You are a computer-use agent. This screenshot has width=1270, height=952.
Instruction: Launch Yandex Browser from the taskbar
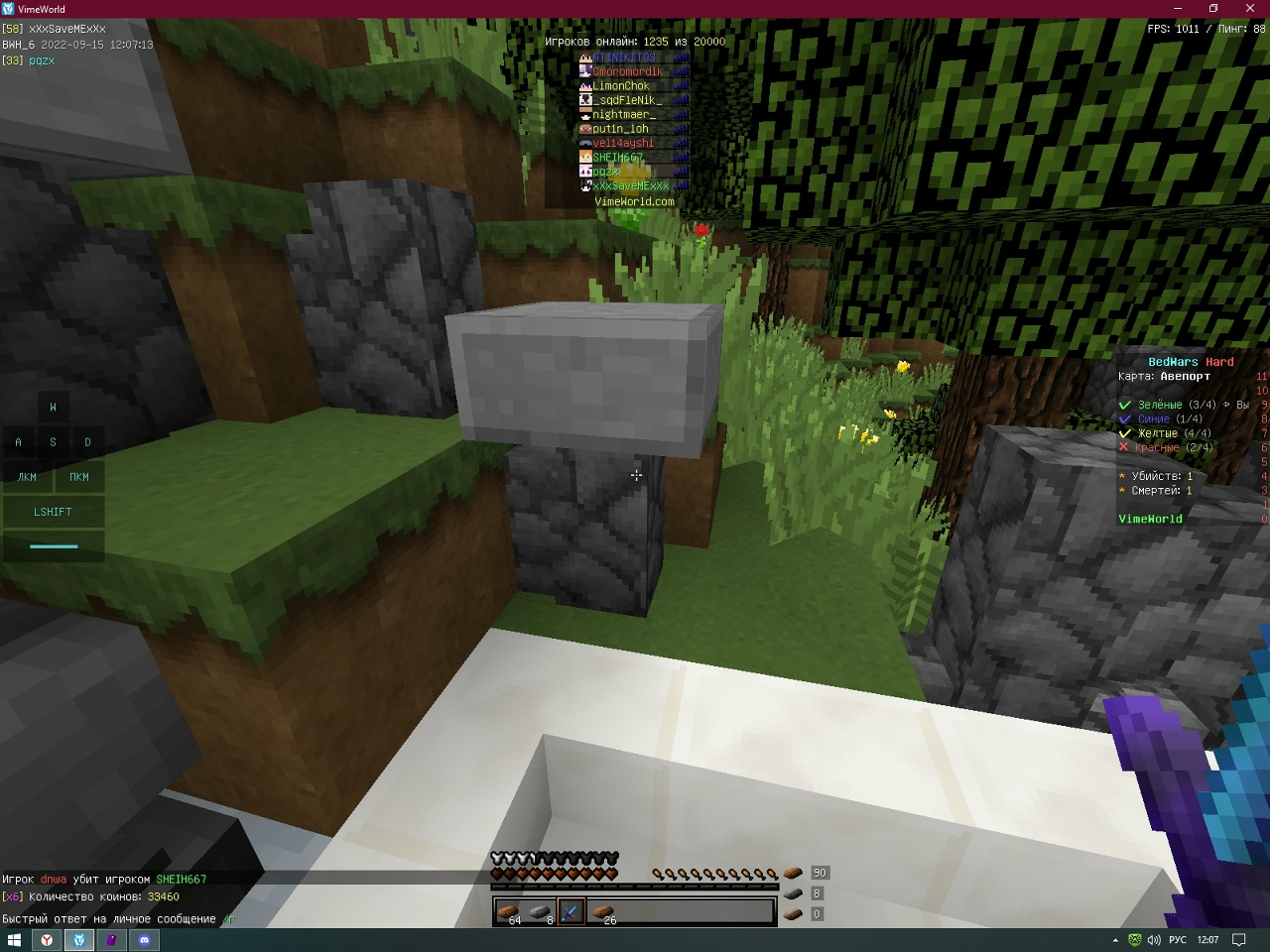[47, 940]
